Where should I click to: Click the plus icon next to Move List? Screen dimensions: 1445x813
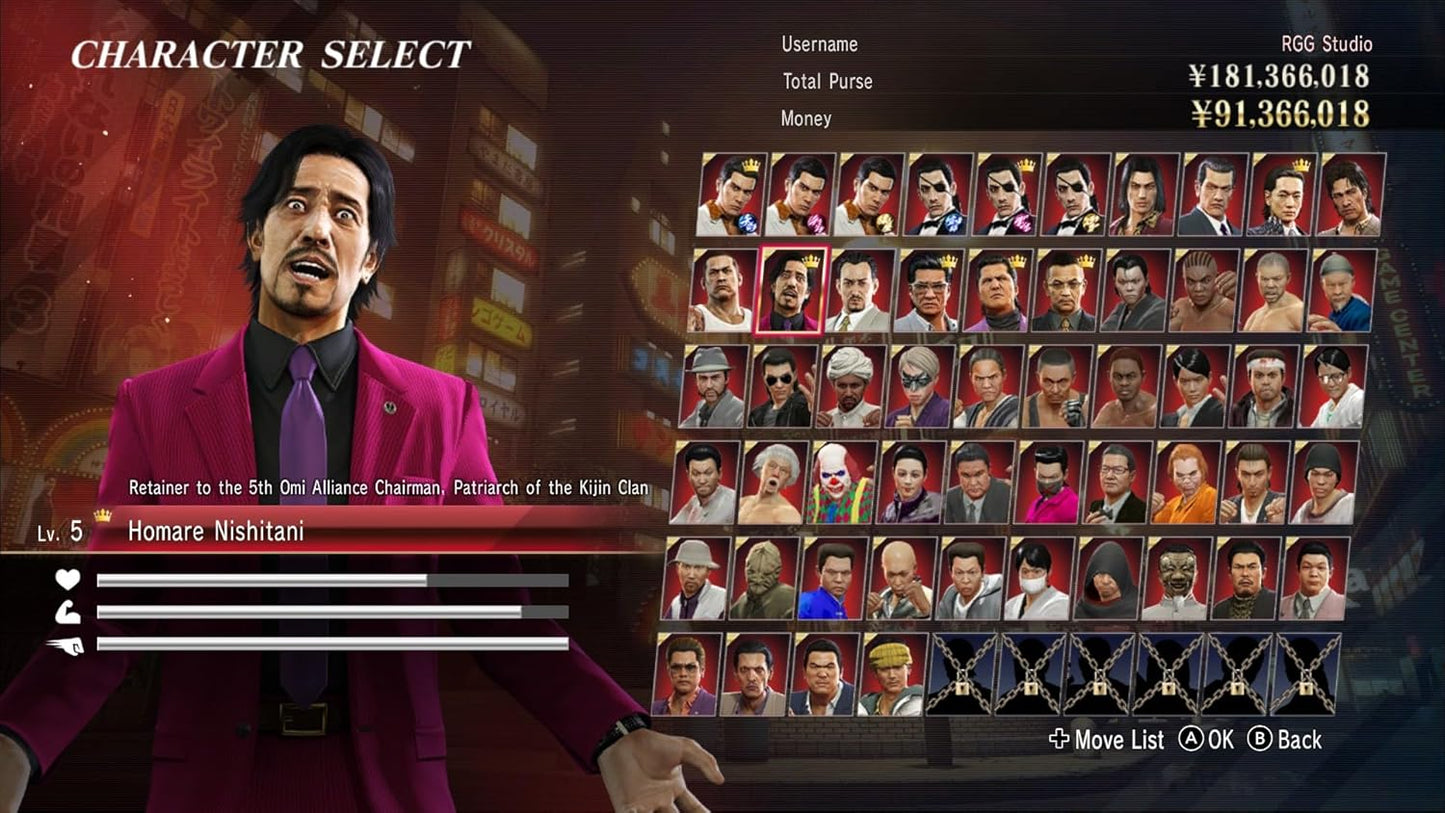coord(1058,741)
